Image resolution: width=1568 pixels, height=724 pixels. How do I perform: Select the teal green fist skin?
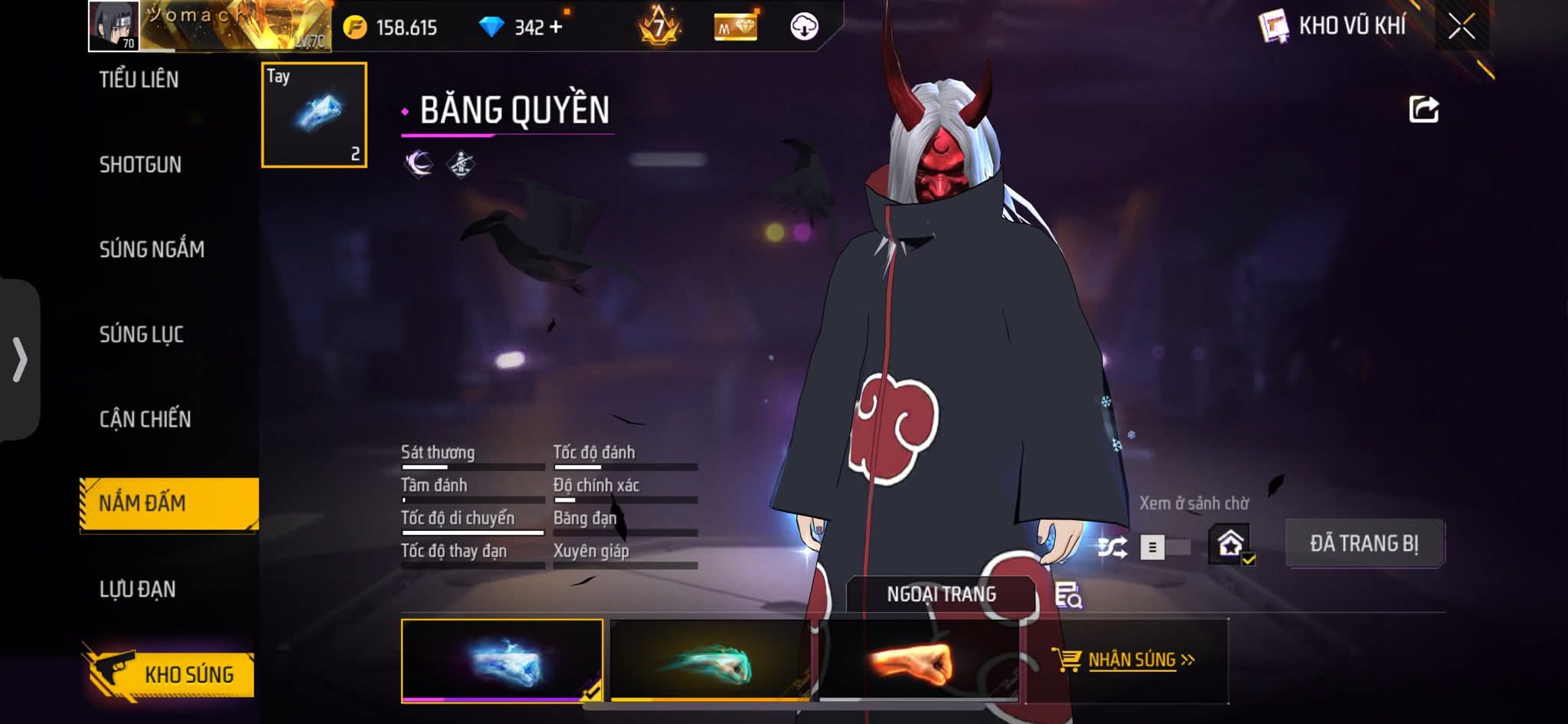pyautogui.click(x=709, y=660)
